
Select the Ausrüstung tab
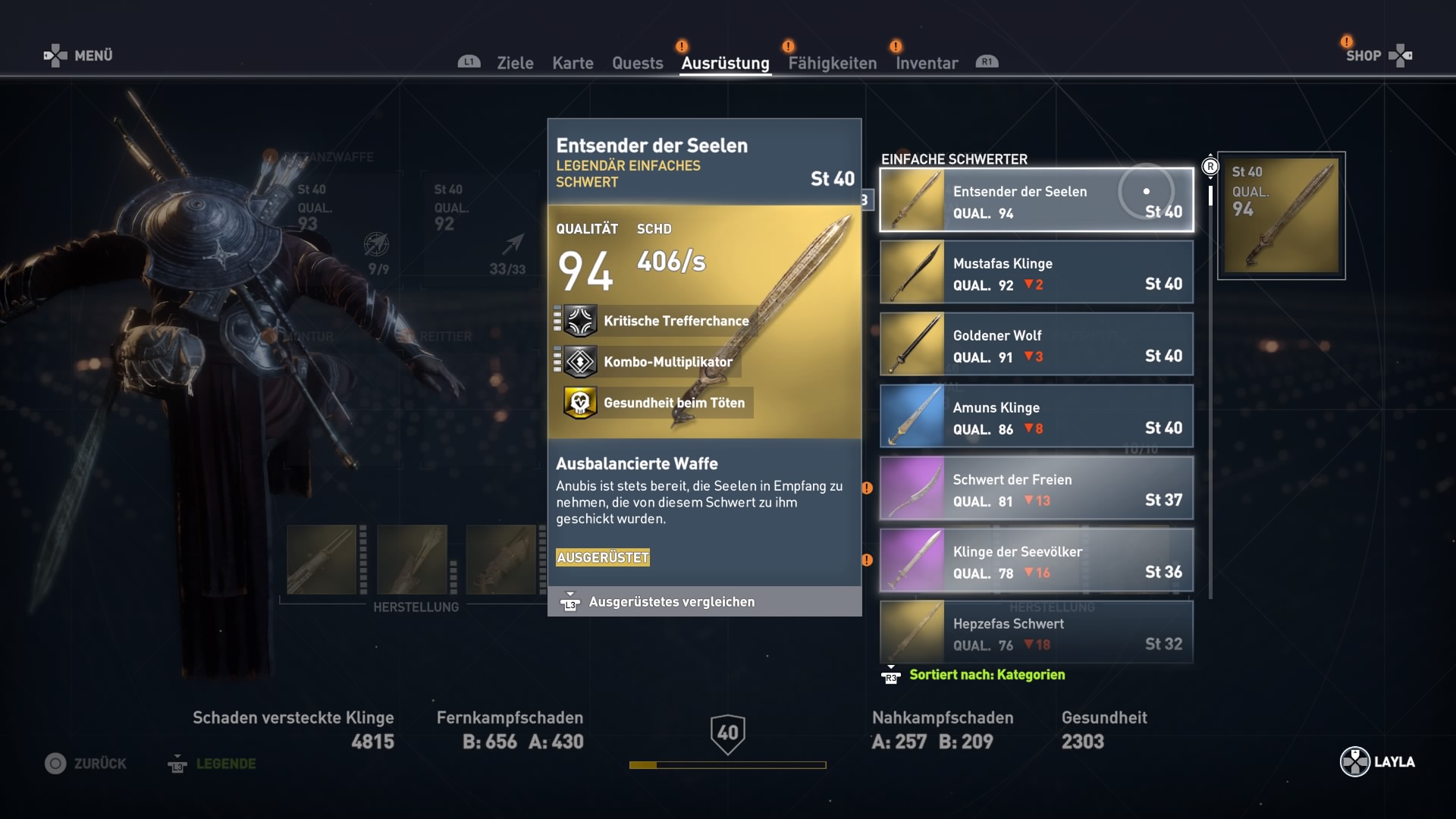(x=725, y=64)
